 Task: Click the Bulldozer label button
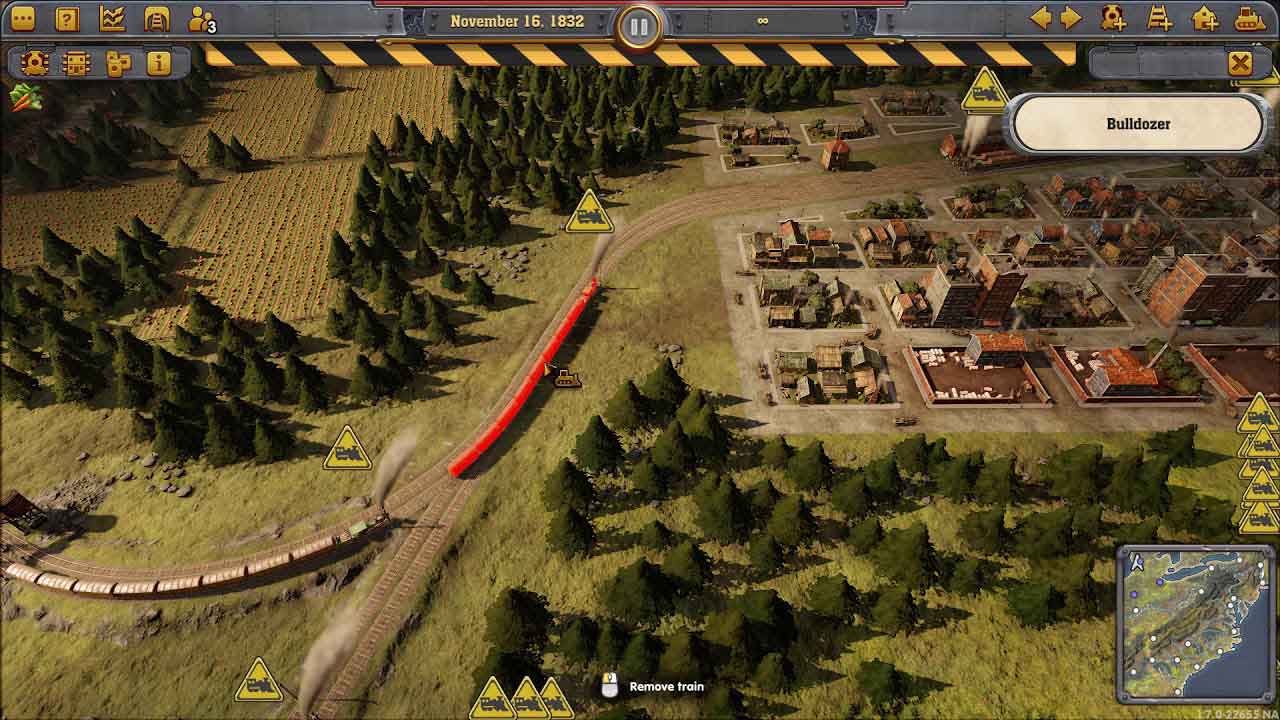1138,124
